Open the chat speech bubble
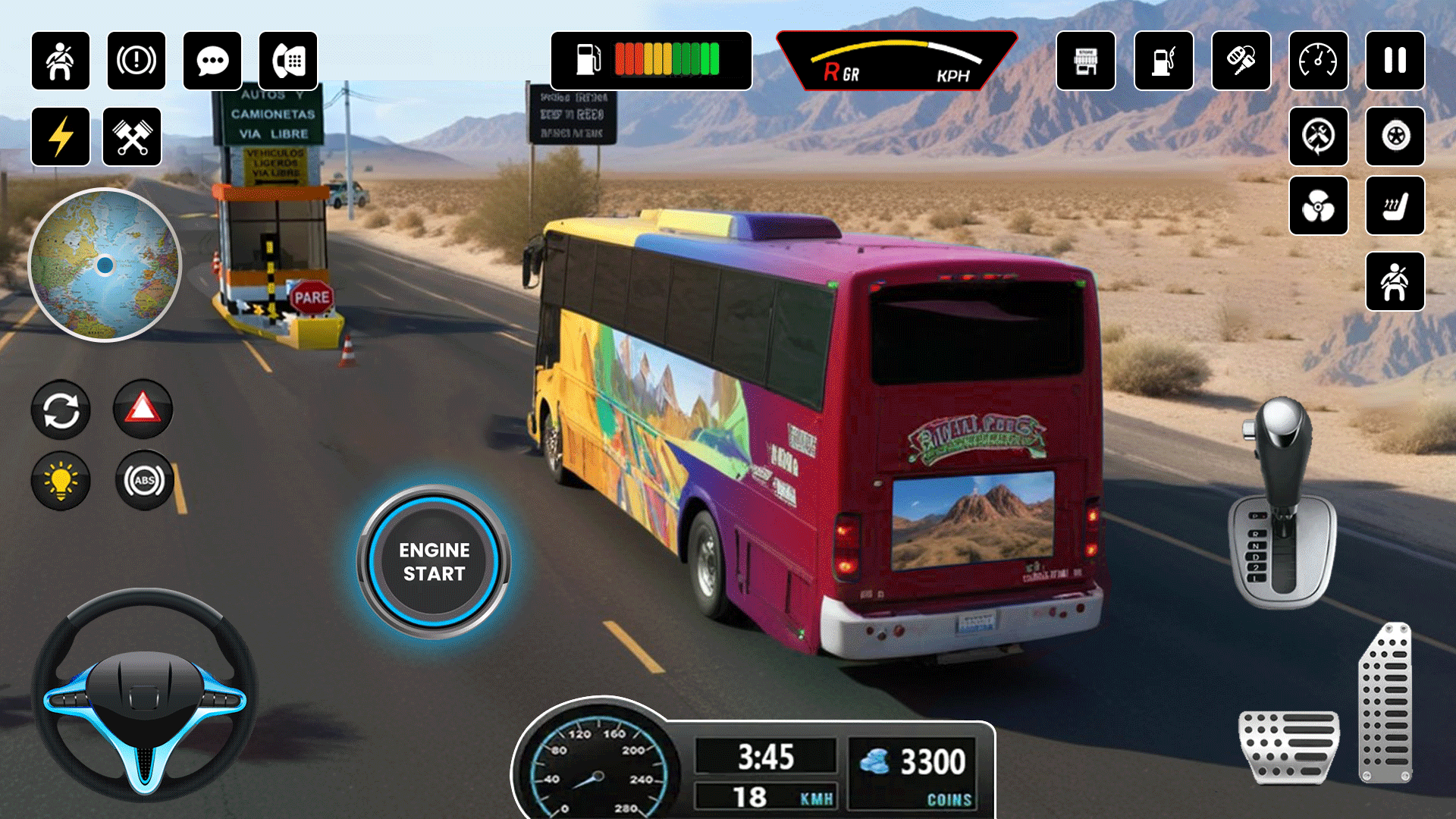 point(212,61)
